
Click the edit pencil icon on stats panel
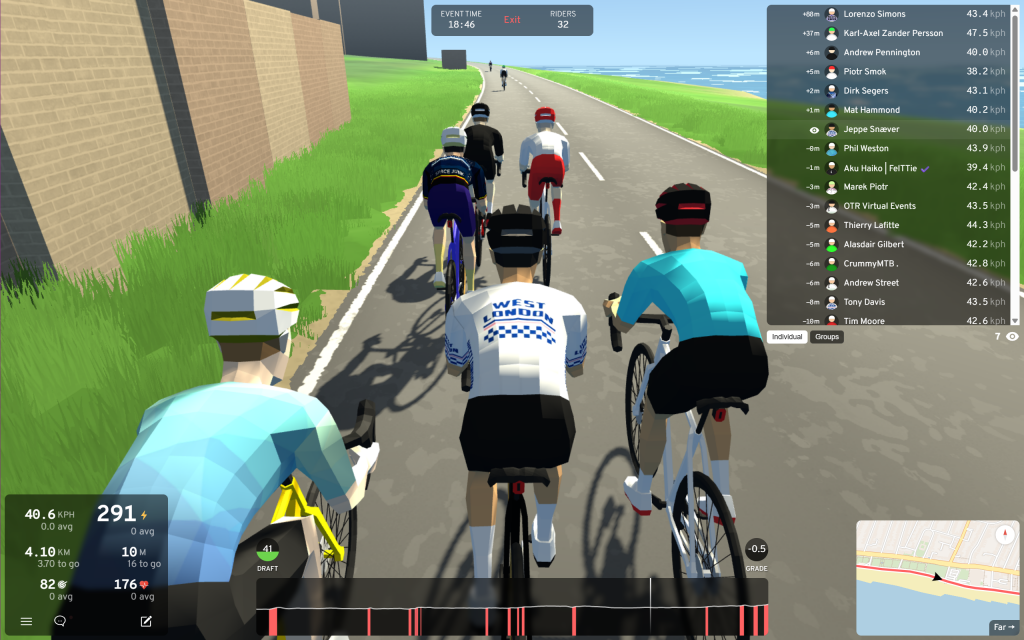click(146, 621)
